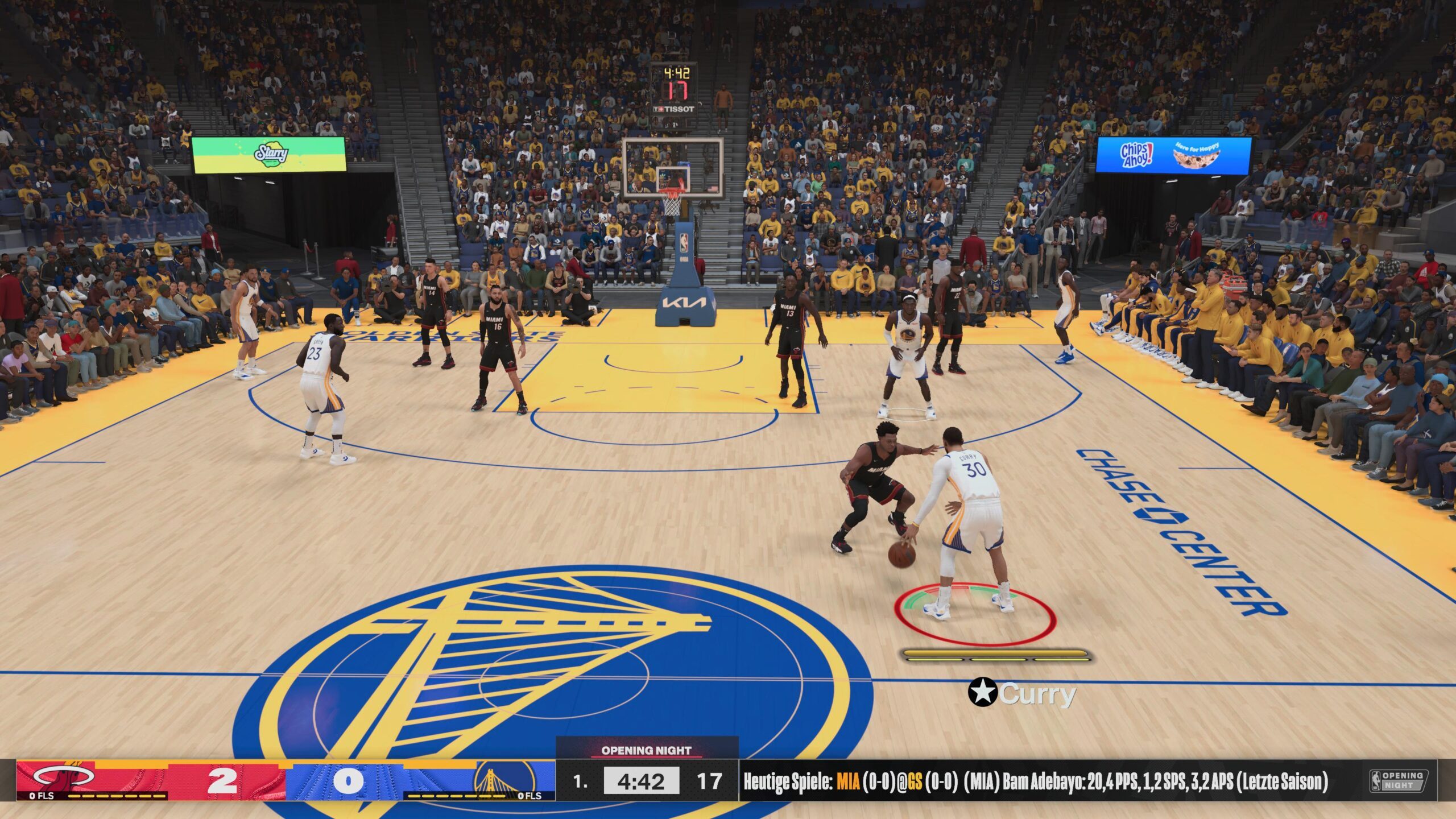Select the Curry player name indicator
The width and height of the screenshot is (1456, 819).
[1023, 693]
